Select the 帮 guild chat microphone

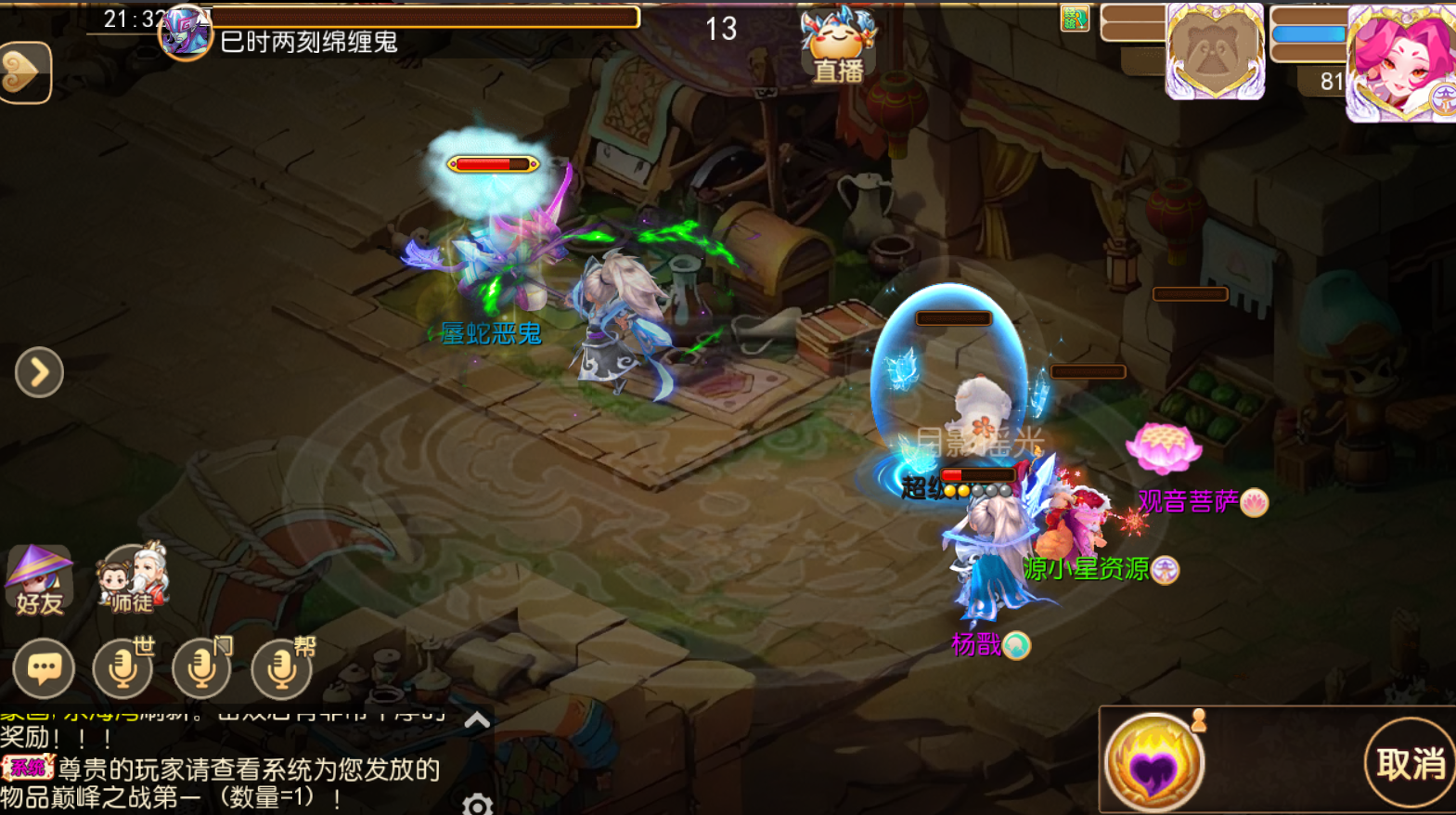click(x=278, y=666)
